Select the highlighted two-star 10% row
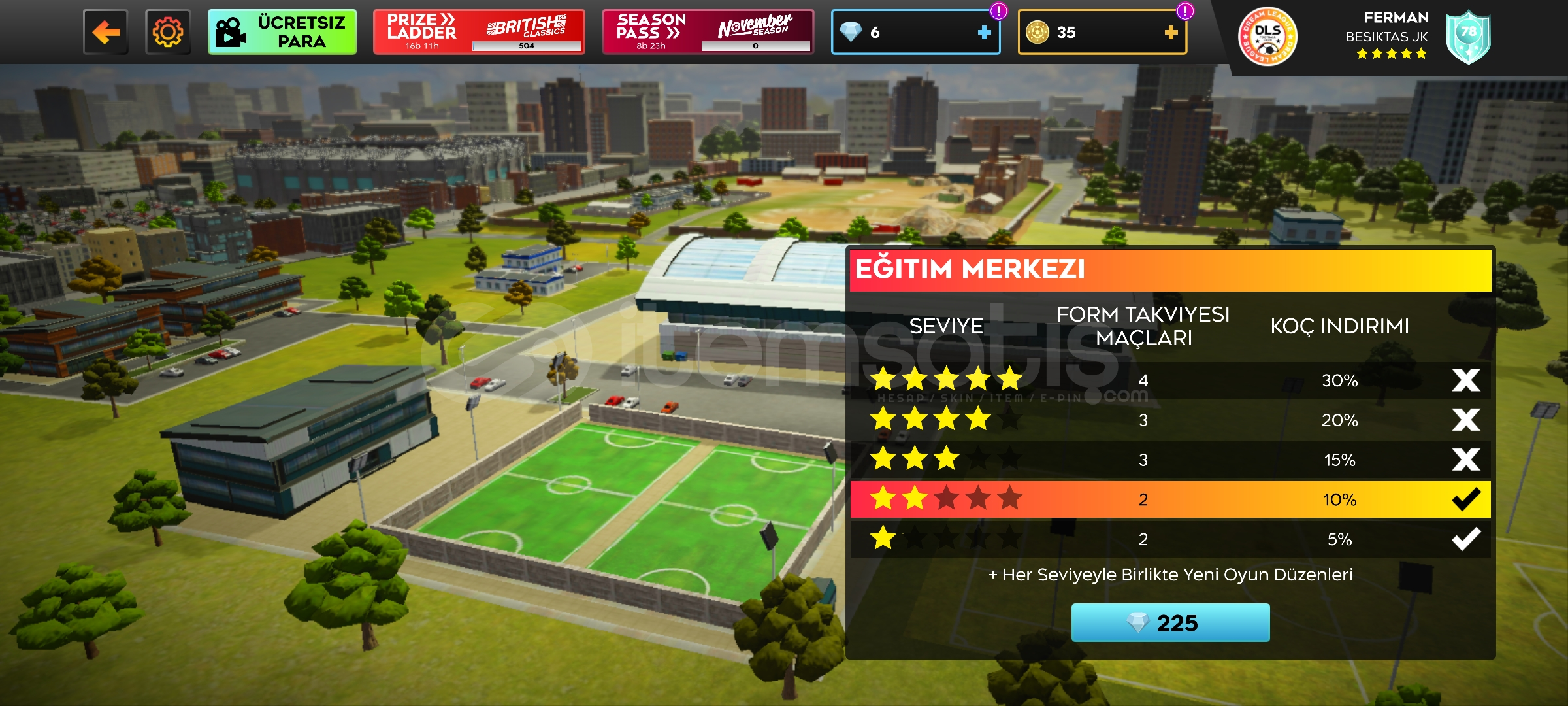Viewport: 1568px width, 706px height. [x=1169, y=500]
